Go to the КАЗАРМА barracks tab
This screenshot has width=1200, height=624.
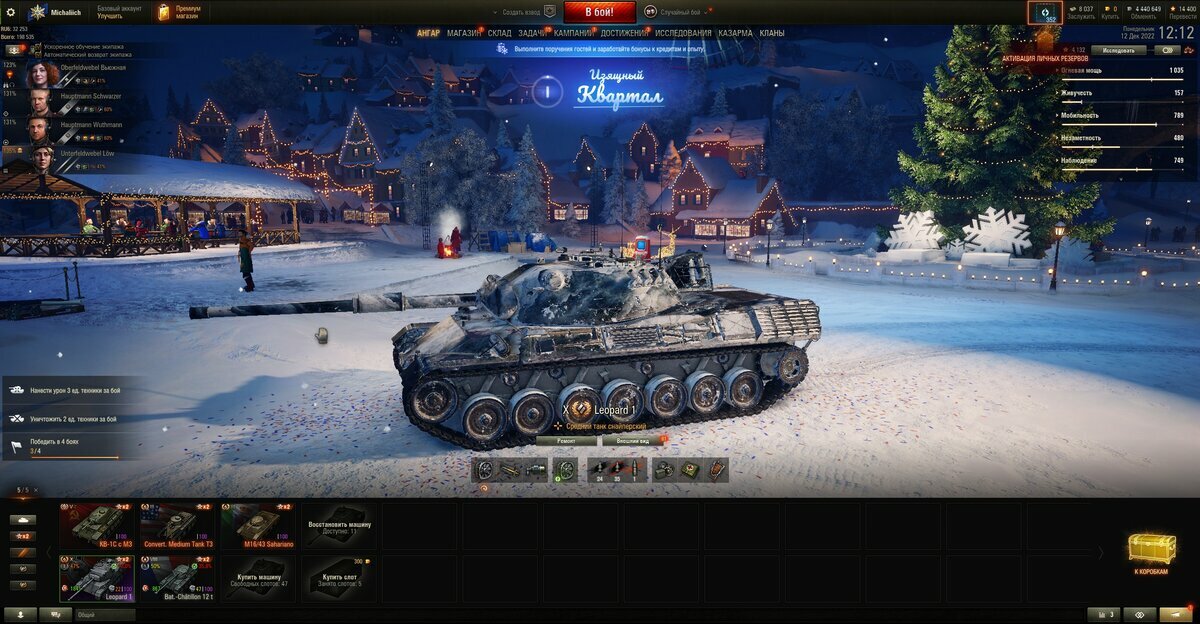tap(735, 33)
